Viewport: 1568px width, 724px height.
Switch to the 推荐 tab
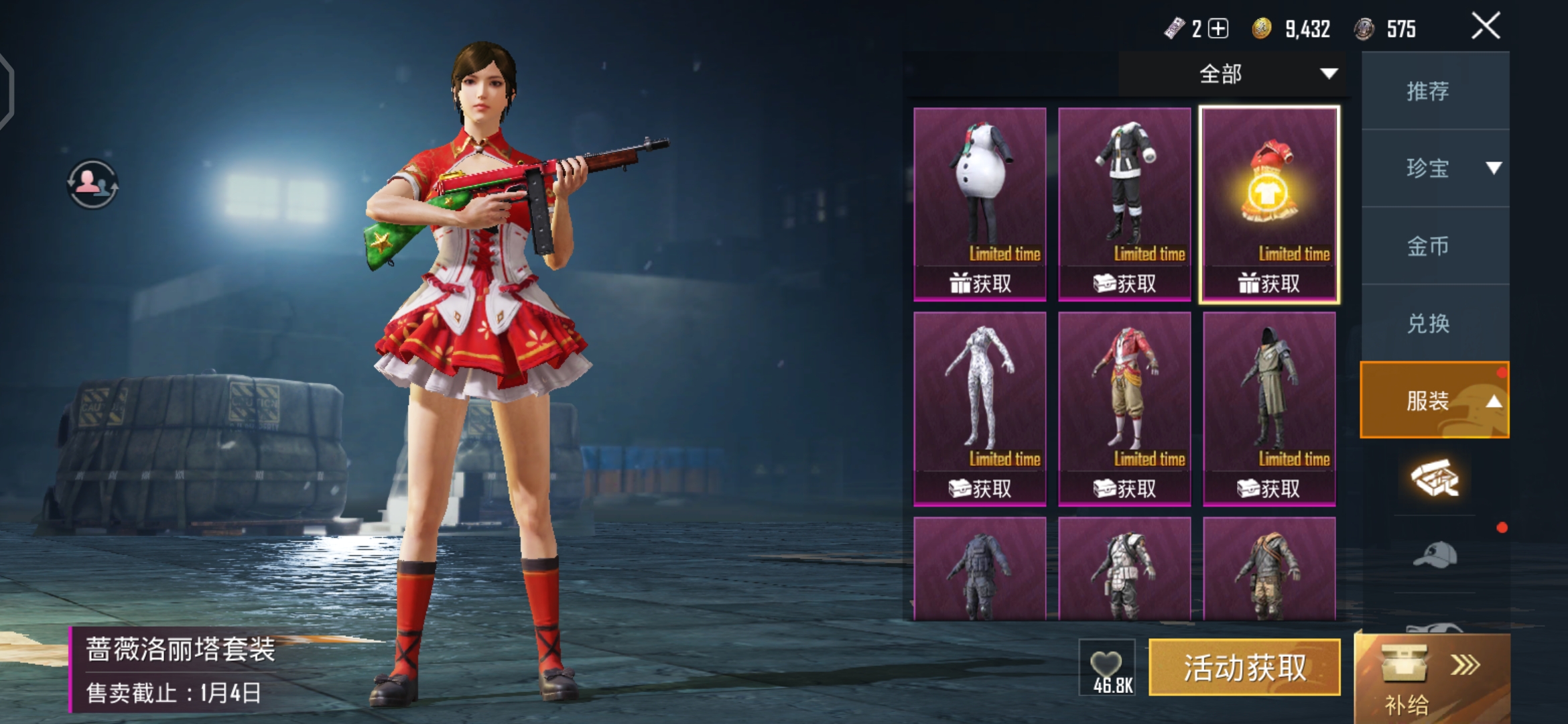(1429, 90)
